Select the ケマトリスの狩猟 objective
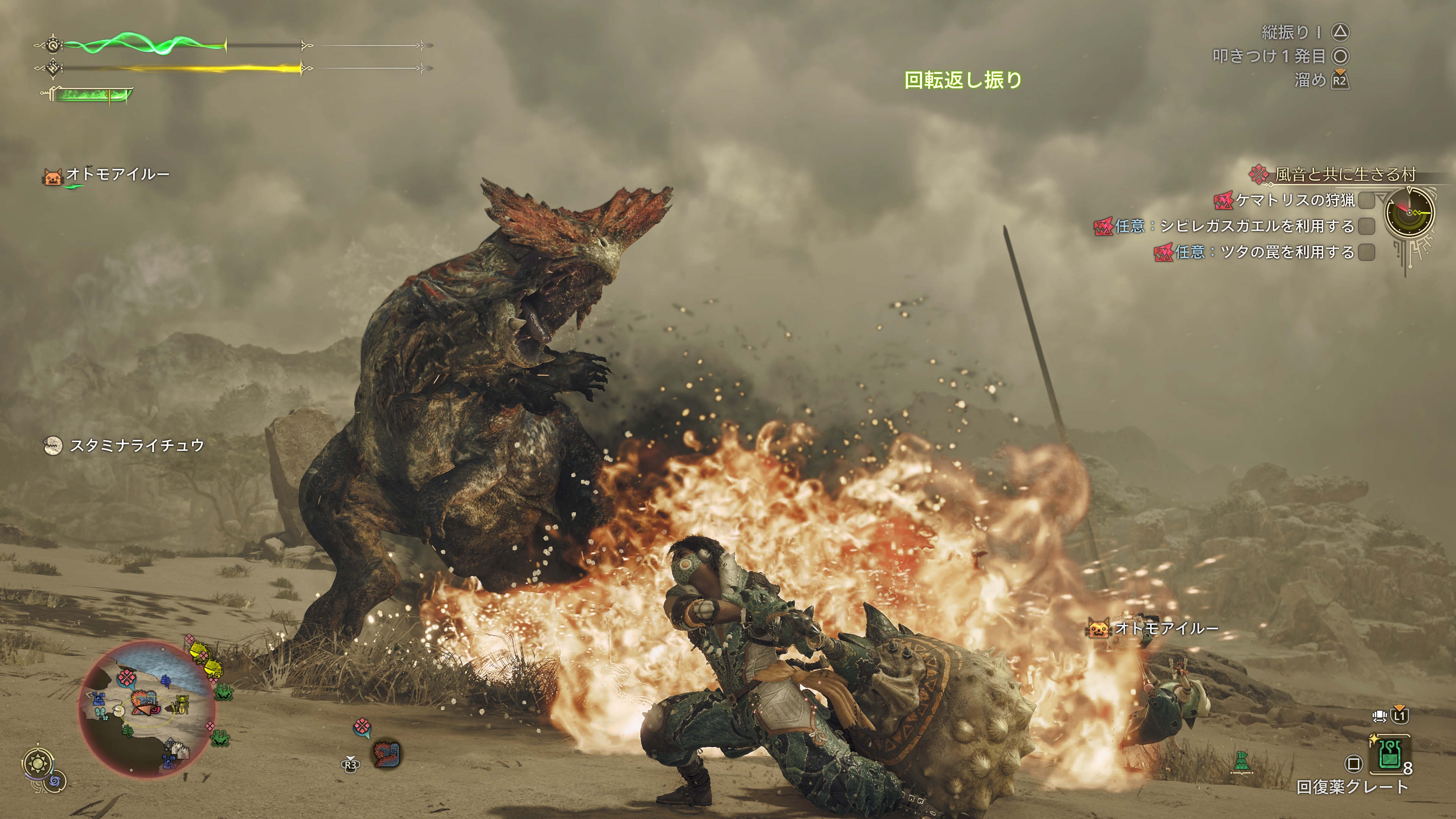The height and width of the screenshot is (819, 1456). click(x=1294, y=200)
